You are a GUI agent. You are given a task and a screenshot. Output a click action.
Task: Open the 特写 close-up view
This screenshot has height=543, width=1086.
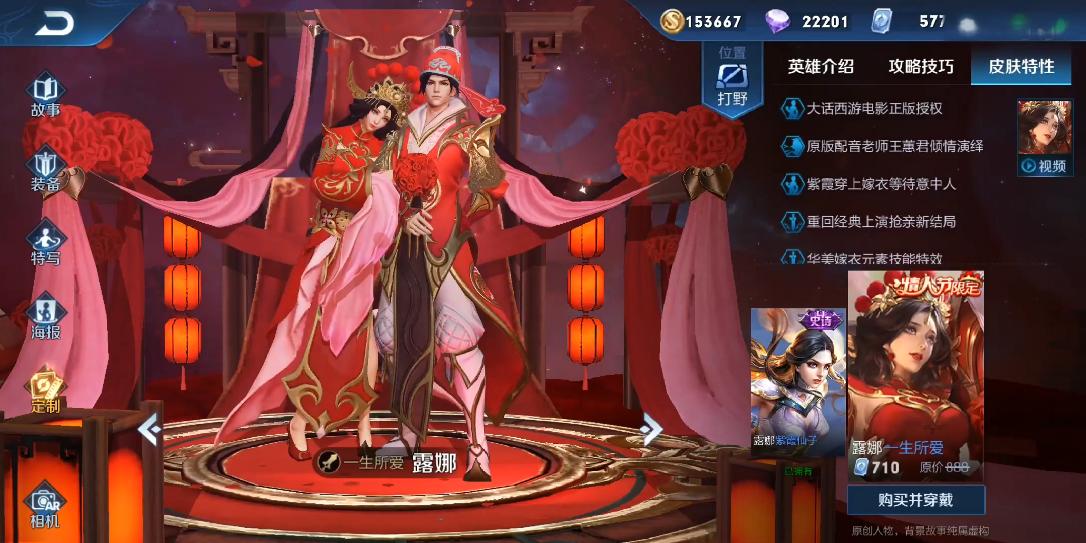pos(46,243)
